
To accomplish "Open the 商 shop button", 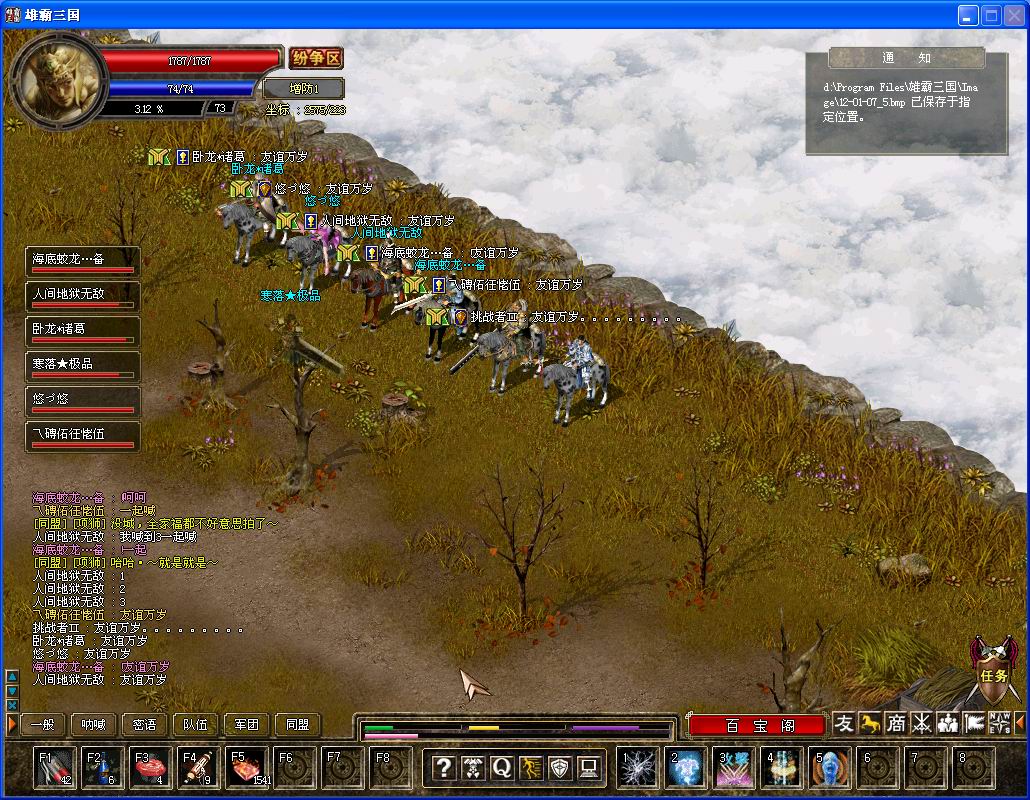I will [896, 723].
